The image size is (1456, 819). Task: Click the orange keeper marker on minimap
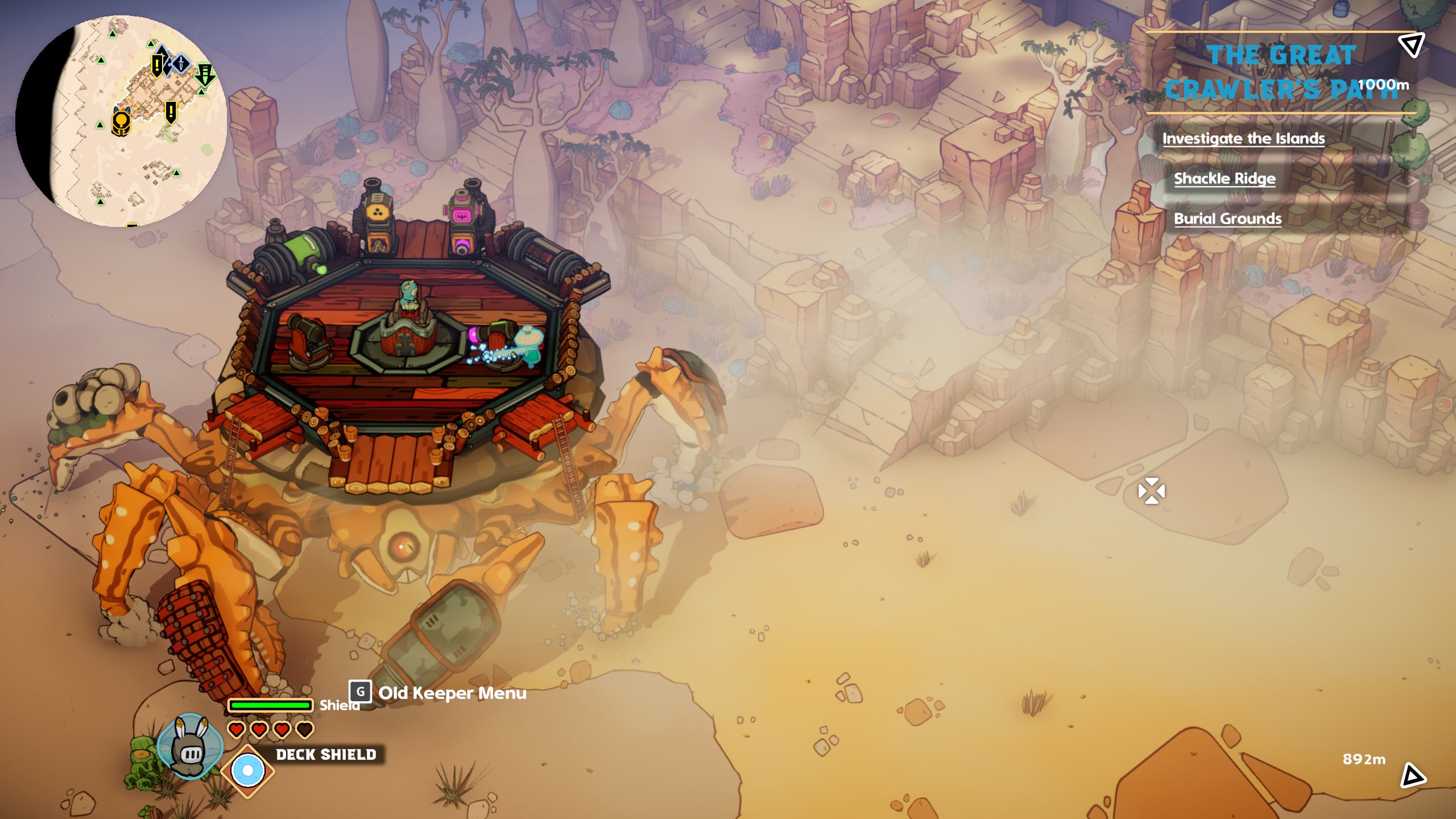[121, 122]
